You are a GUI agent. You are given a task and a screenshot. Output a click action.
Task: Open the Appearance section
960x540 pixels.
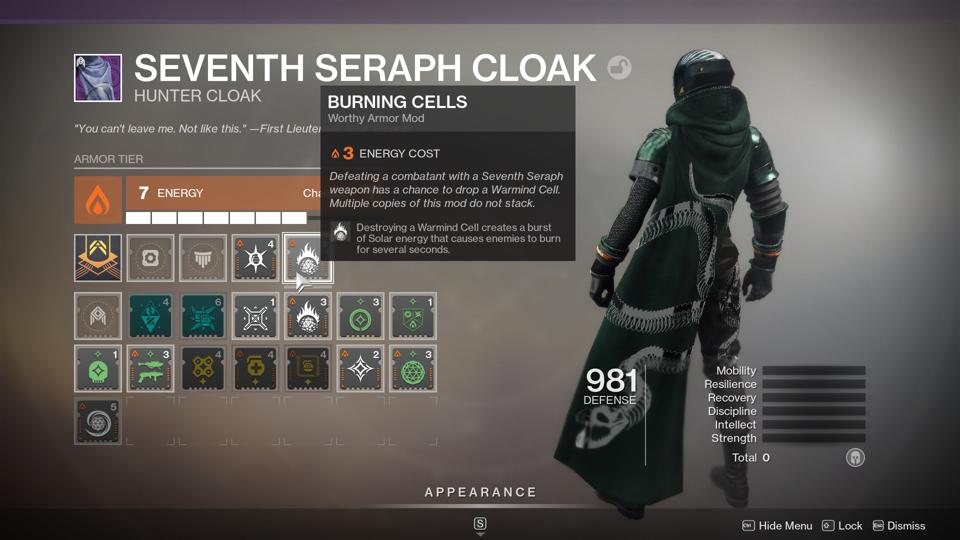(480, 492)
